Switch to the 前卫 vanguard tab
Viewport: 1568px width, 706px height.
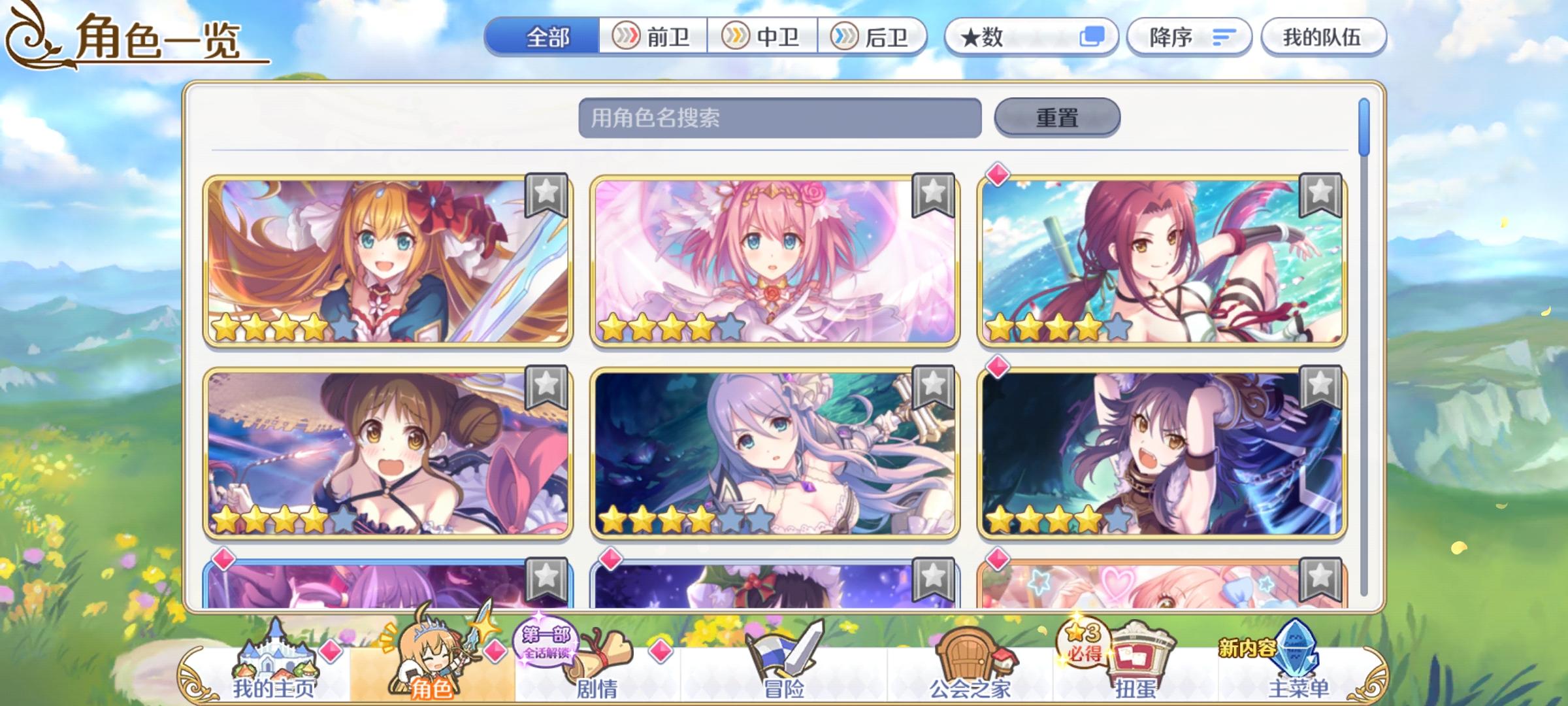[x=653, y=37]
